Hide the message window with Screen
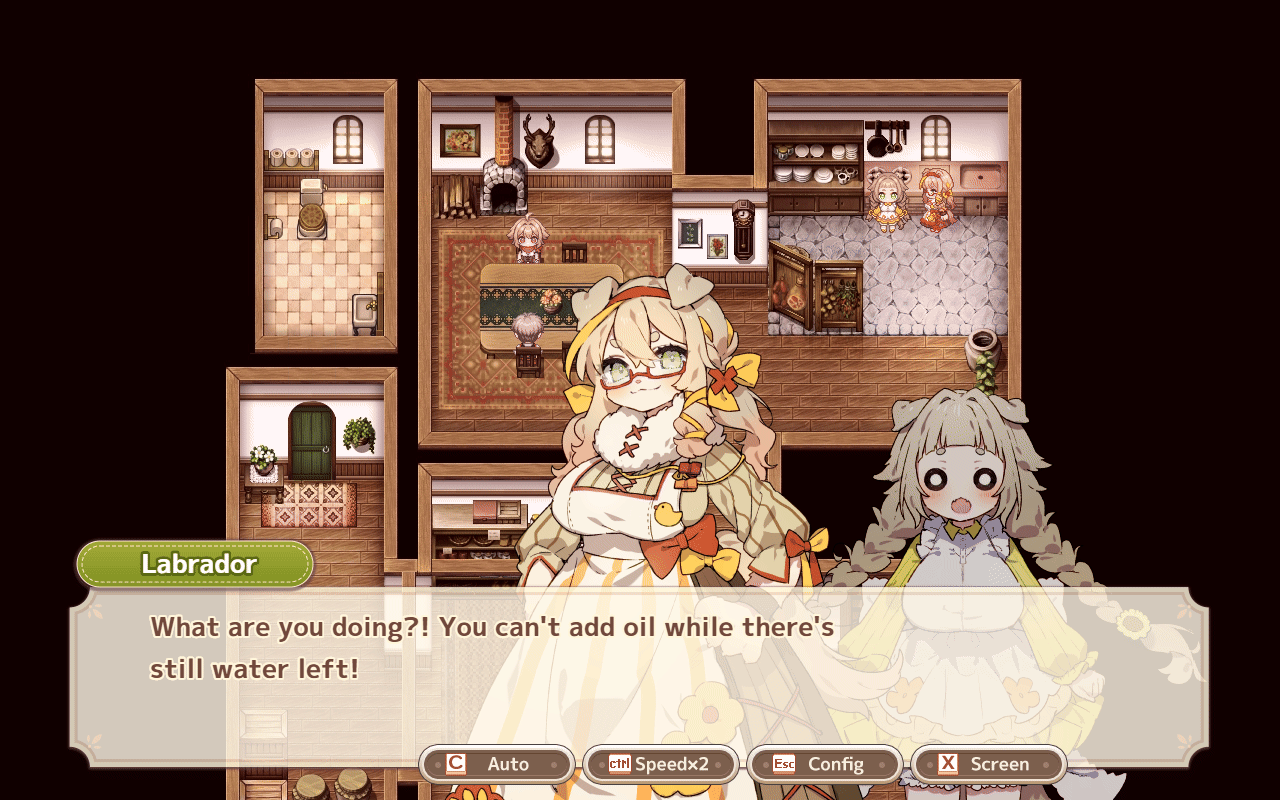 point(988,764)
